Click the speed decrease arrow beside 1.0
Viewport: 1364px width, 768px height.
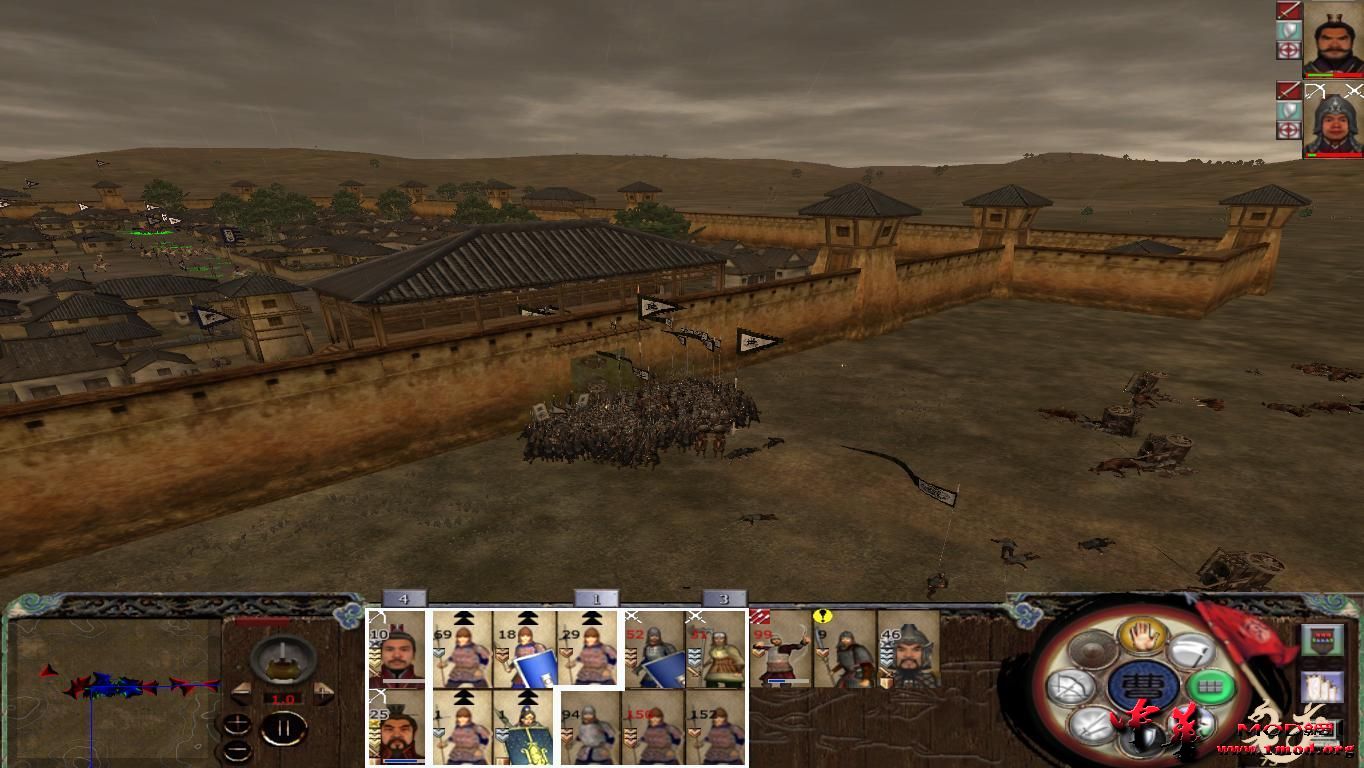[x=240, y=694]
